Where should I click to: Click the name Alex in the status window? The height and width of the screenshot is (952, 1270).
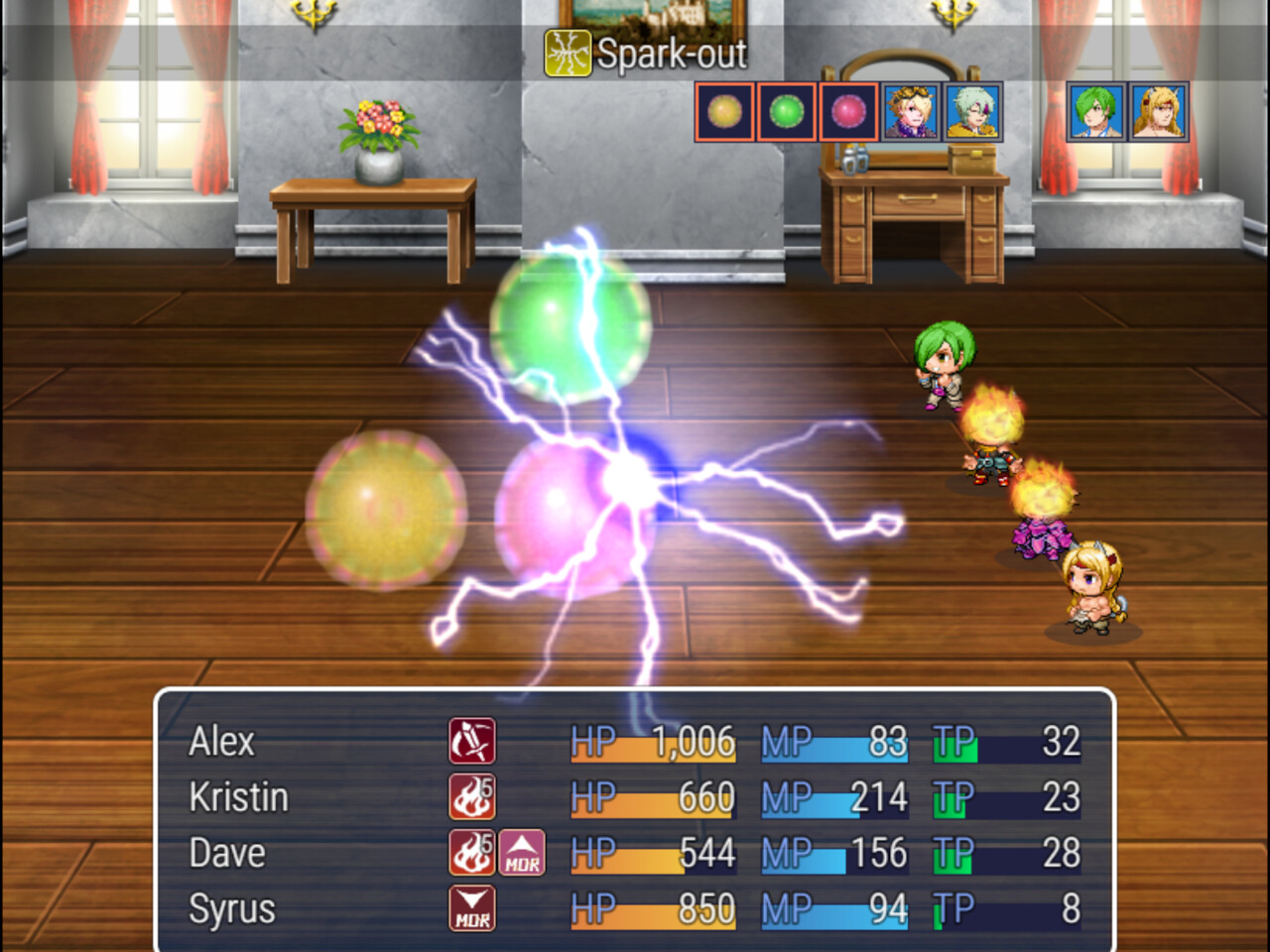click(220, 741)
